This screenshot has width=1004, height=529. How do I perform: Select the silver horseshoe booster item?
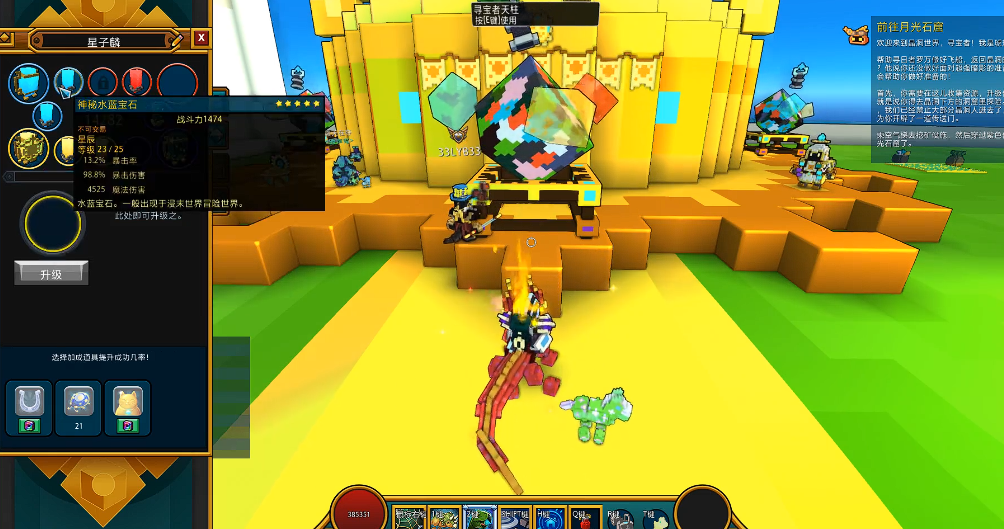pyautogui.click(x=29, y=403)
